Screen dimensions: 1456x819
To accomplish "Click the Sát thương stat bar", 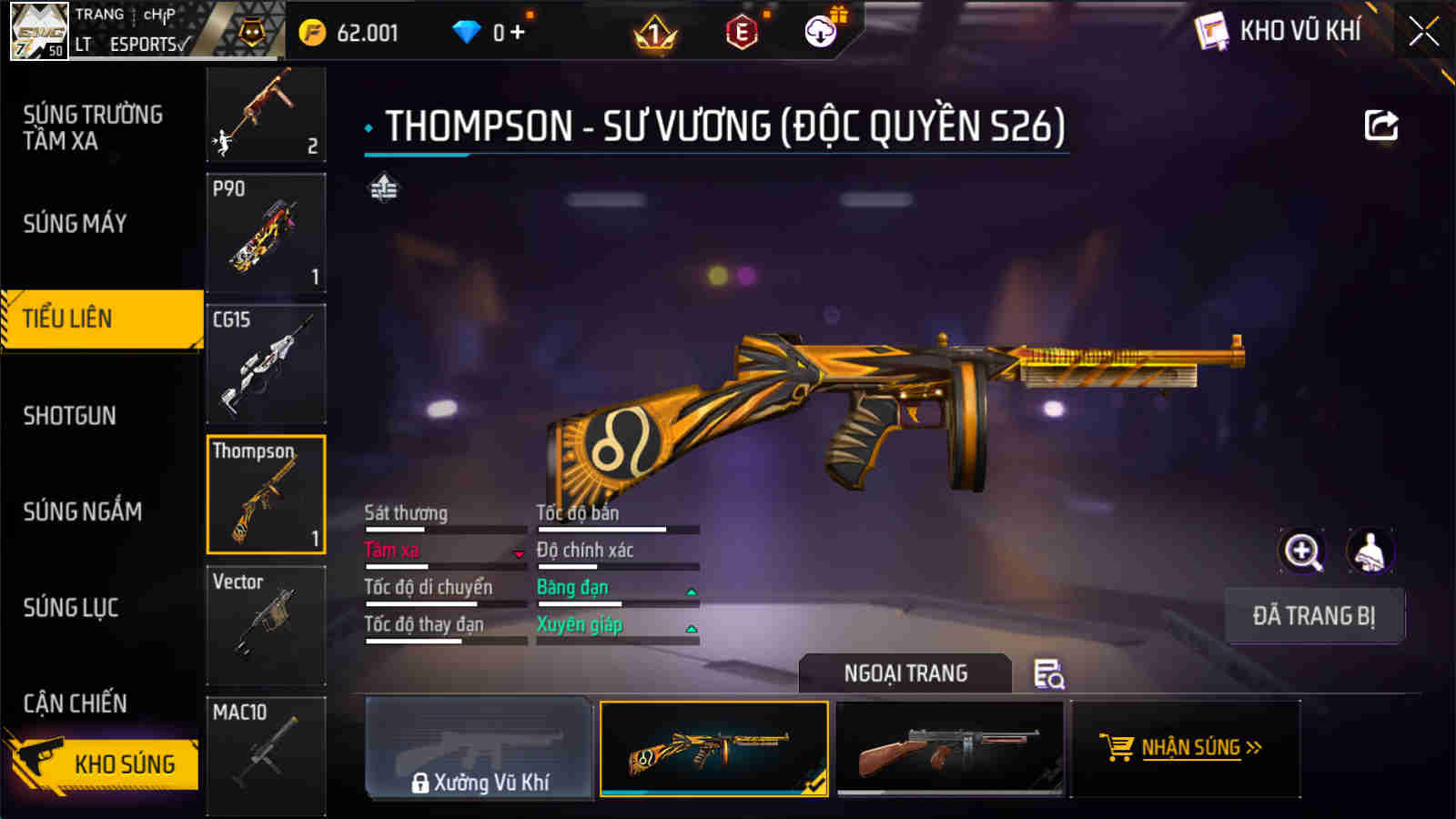I will 443,527.
